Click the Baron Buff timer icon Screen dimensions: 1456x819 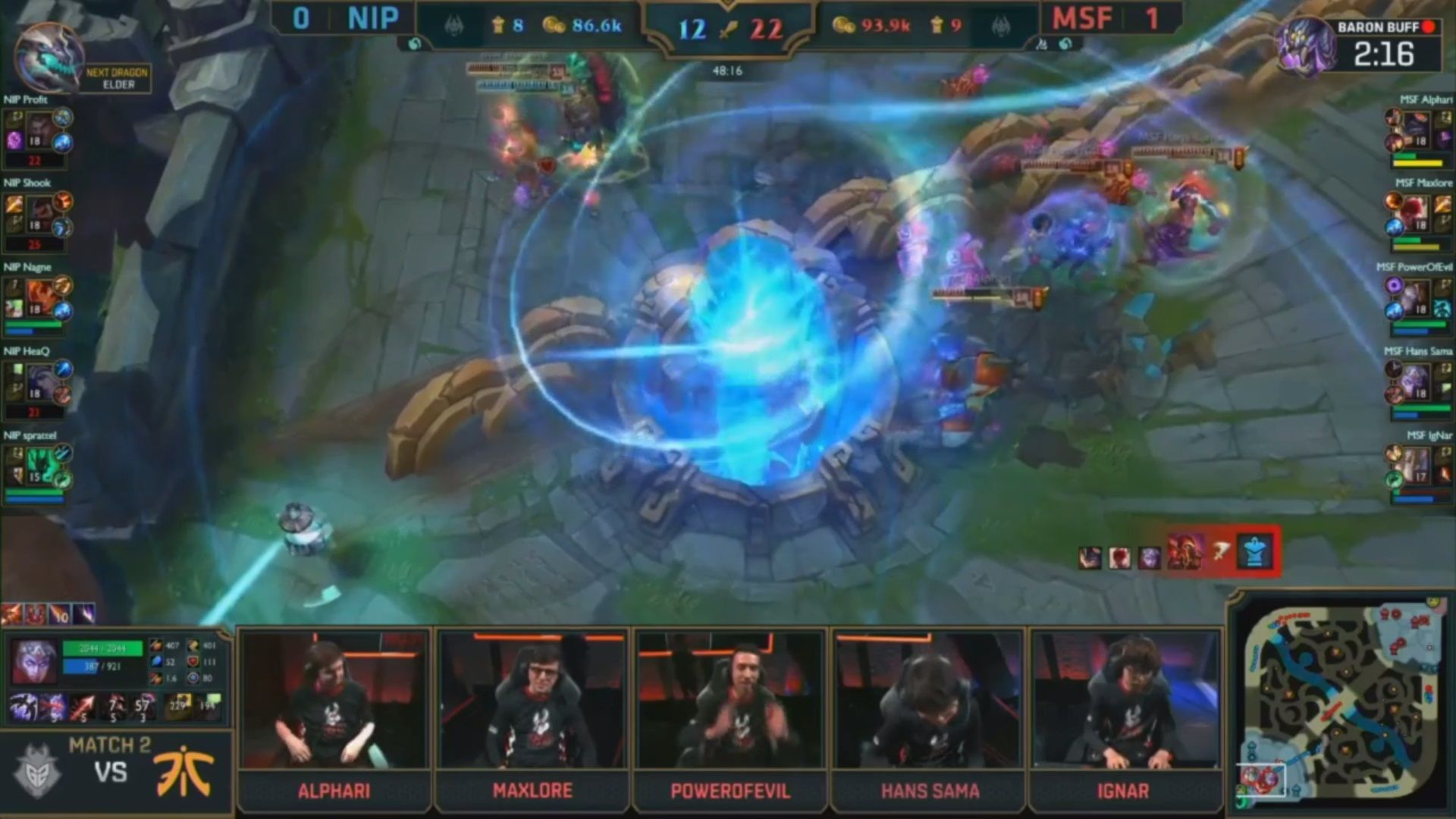1304,45
